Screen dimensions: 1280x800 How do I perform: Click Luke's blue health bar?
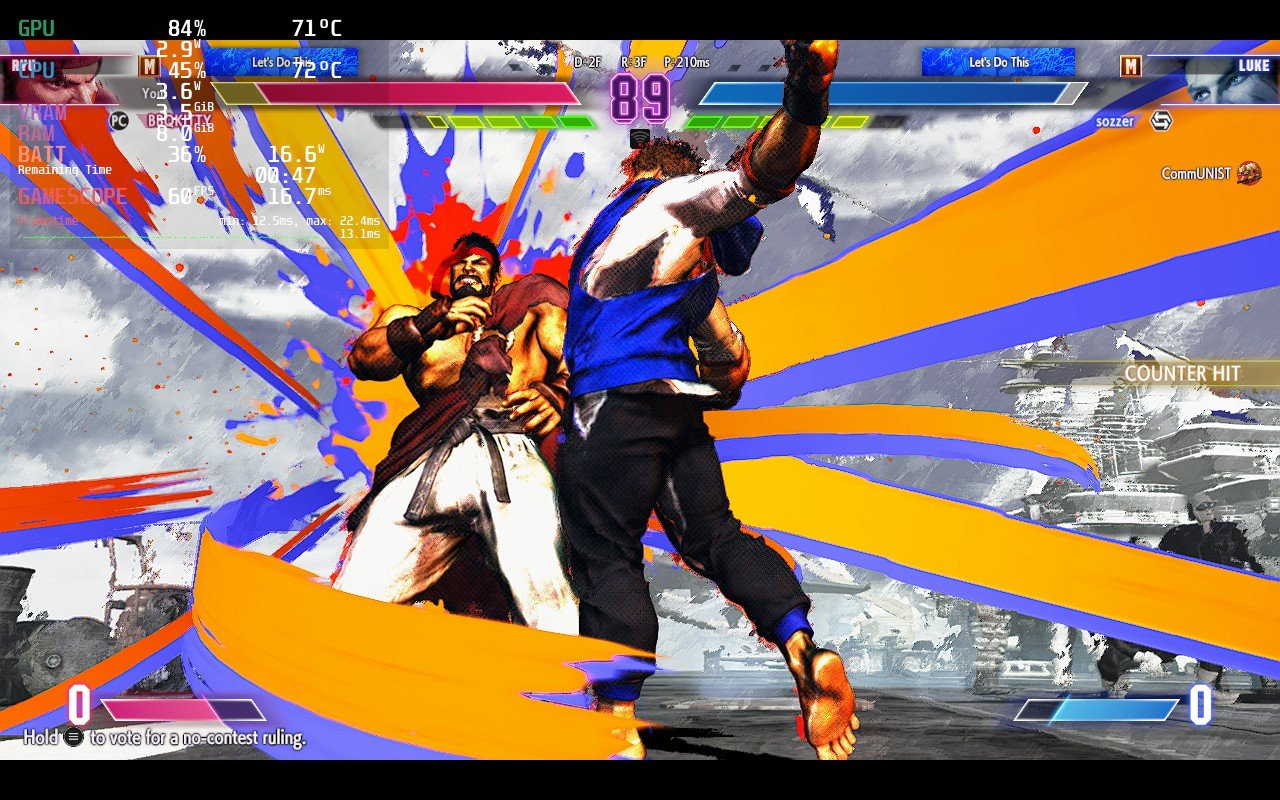890,92
